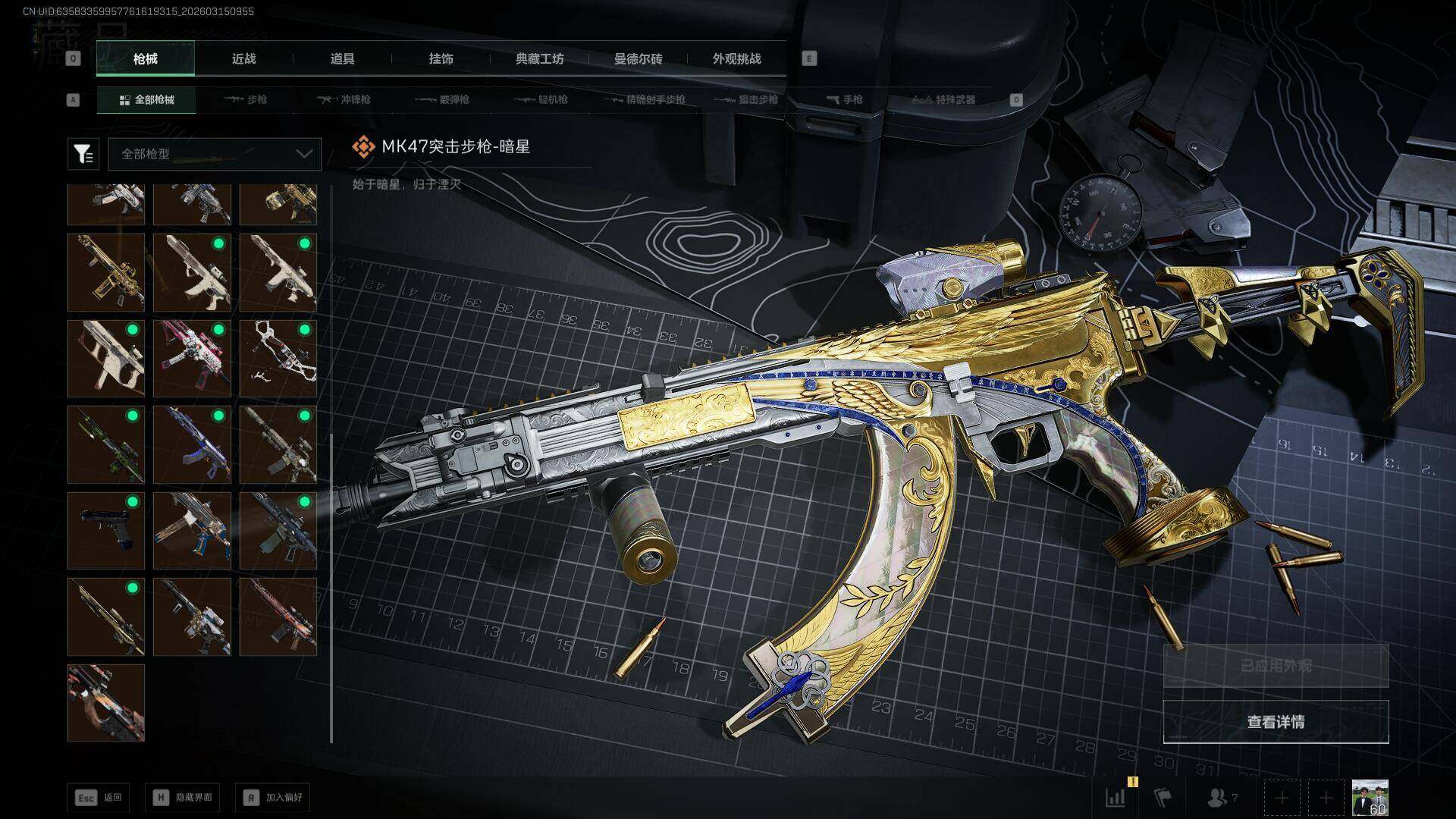Click the bar chart stats icon
The height and width of the screenshot is (819, 1456).
tap(1116, 798)
